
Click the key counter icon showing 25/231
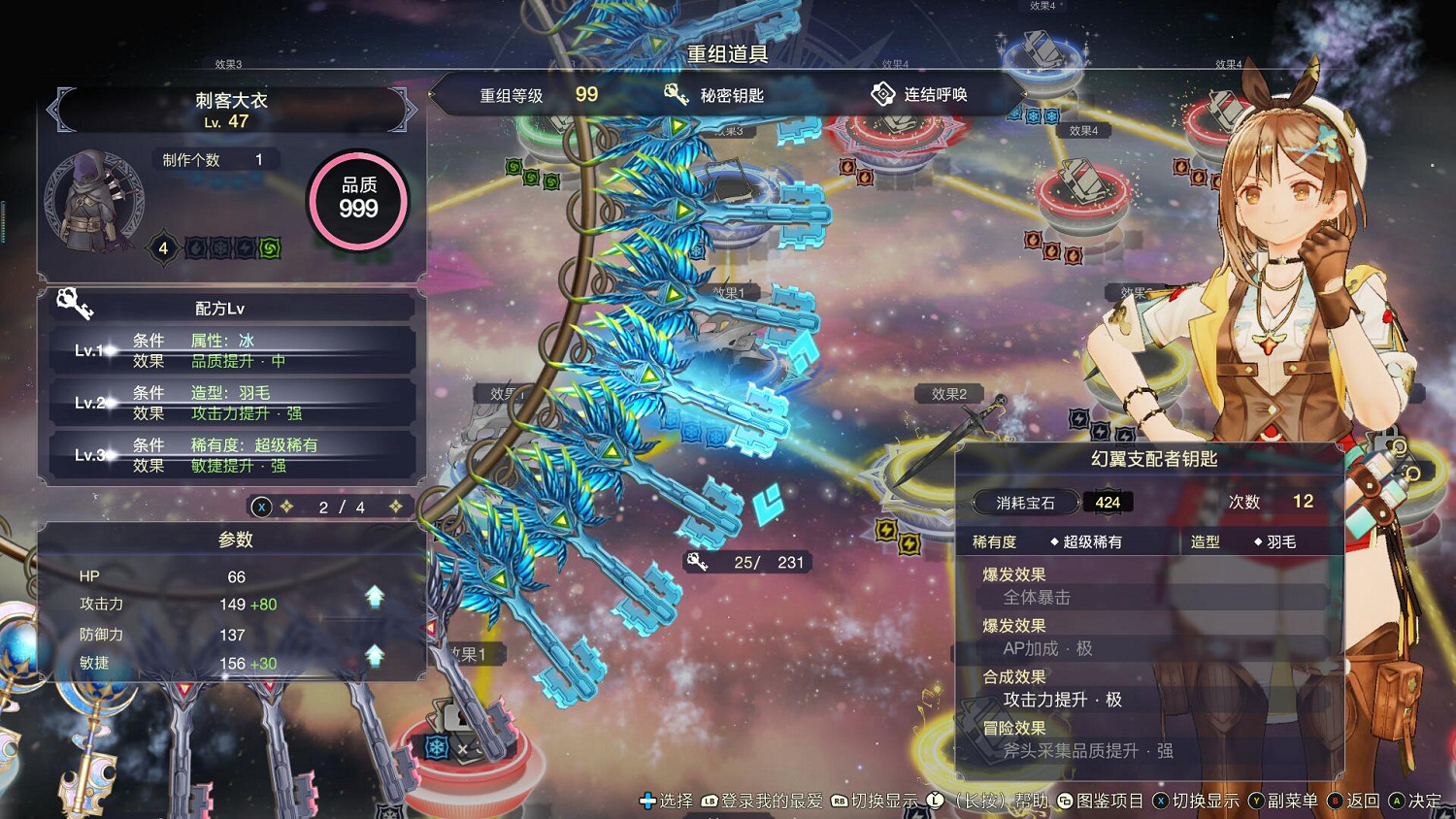697,562
